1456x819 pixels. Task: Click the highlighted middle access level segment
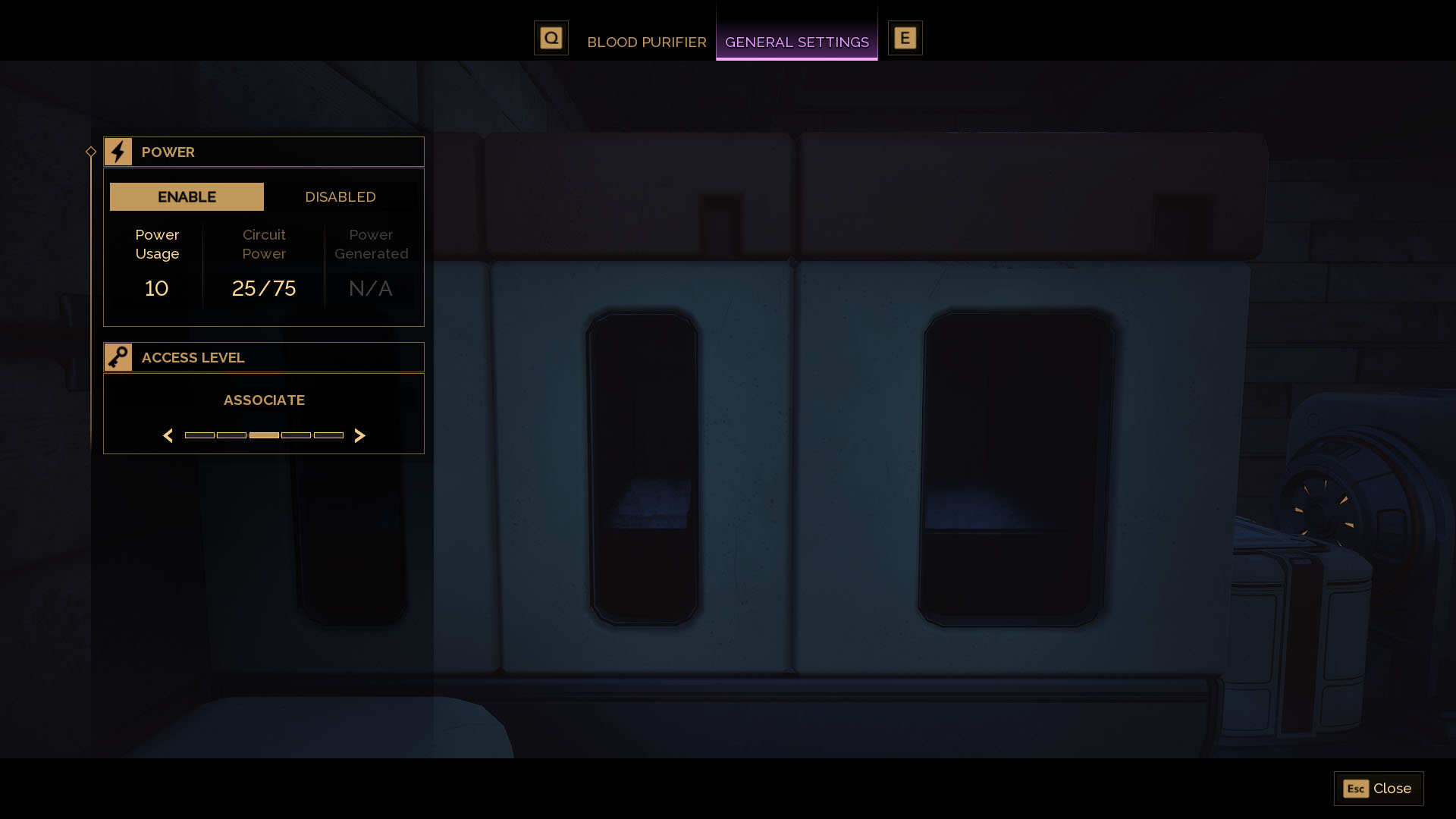click(264, 435)
